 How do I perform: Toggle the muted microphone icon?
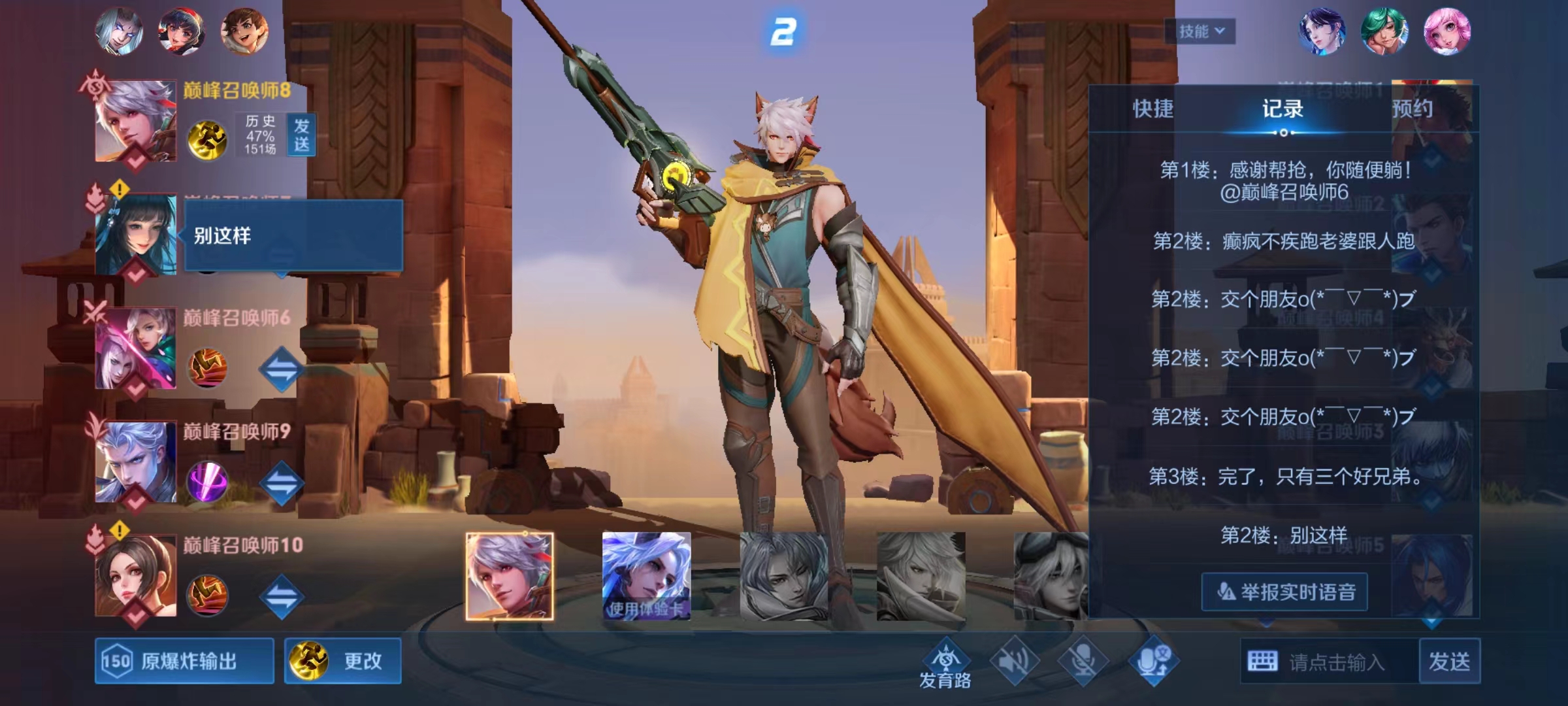(1083, 661)
